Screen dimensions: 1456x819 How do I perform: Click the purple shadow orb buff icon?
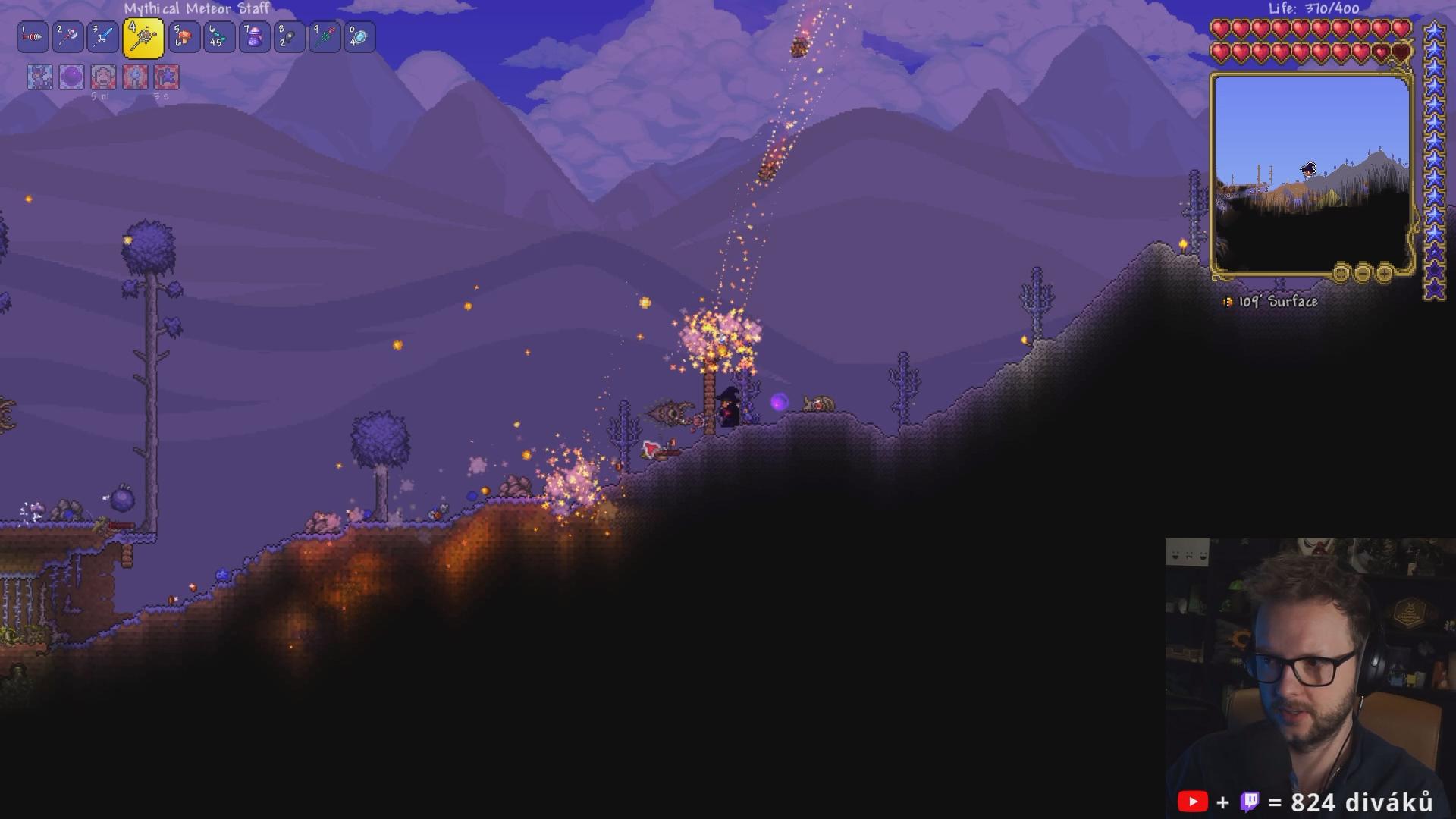(x=71, y=77)
